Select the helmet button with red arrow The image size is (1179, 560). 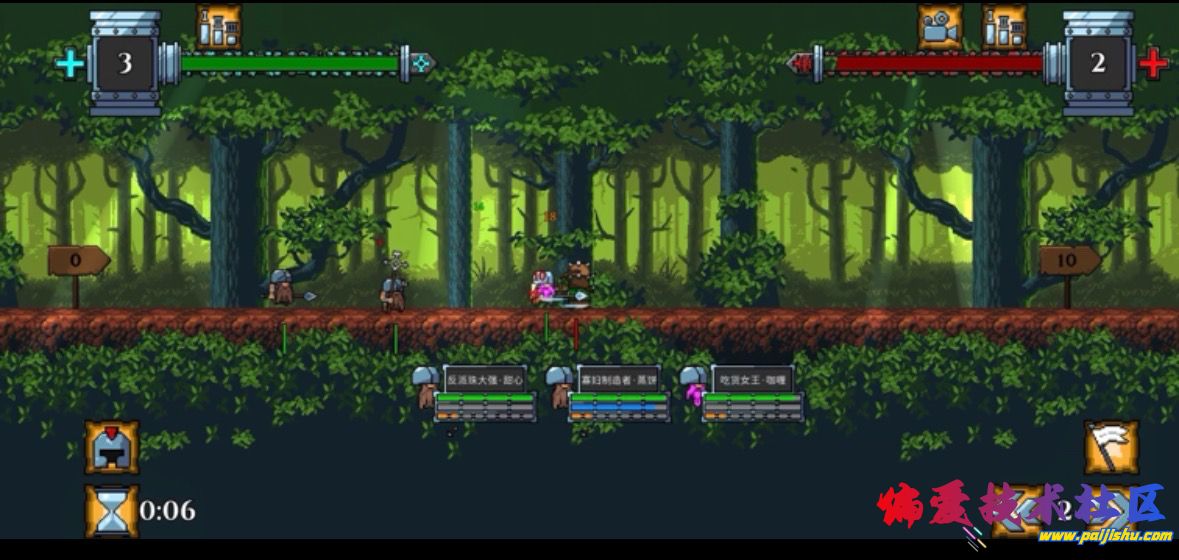(111, 447)
